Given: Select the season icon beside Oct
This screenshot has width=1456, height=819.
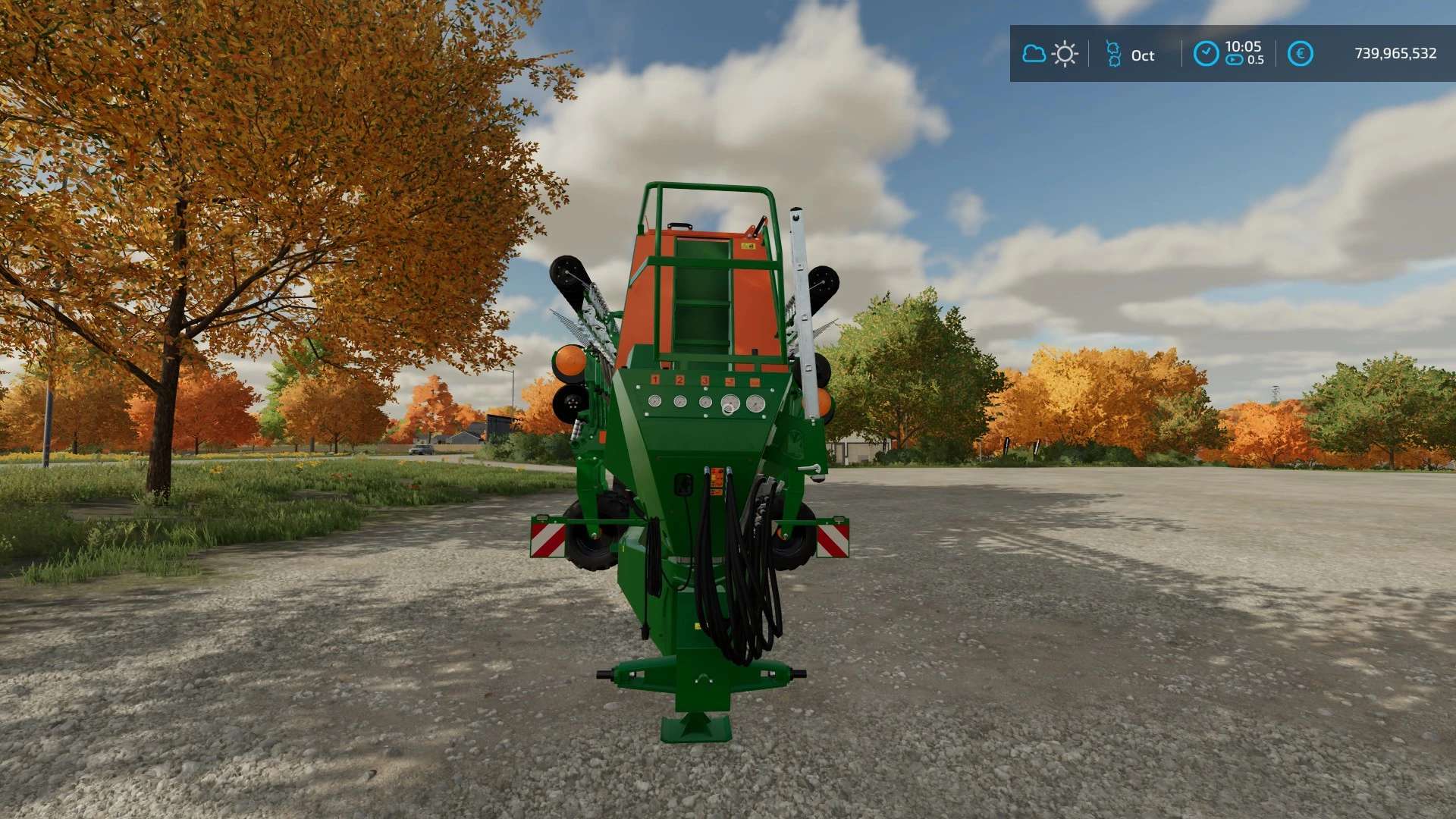Looking at the screenshot, I should pos(1113,54).
